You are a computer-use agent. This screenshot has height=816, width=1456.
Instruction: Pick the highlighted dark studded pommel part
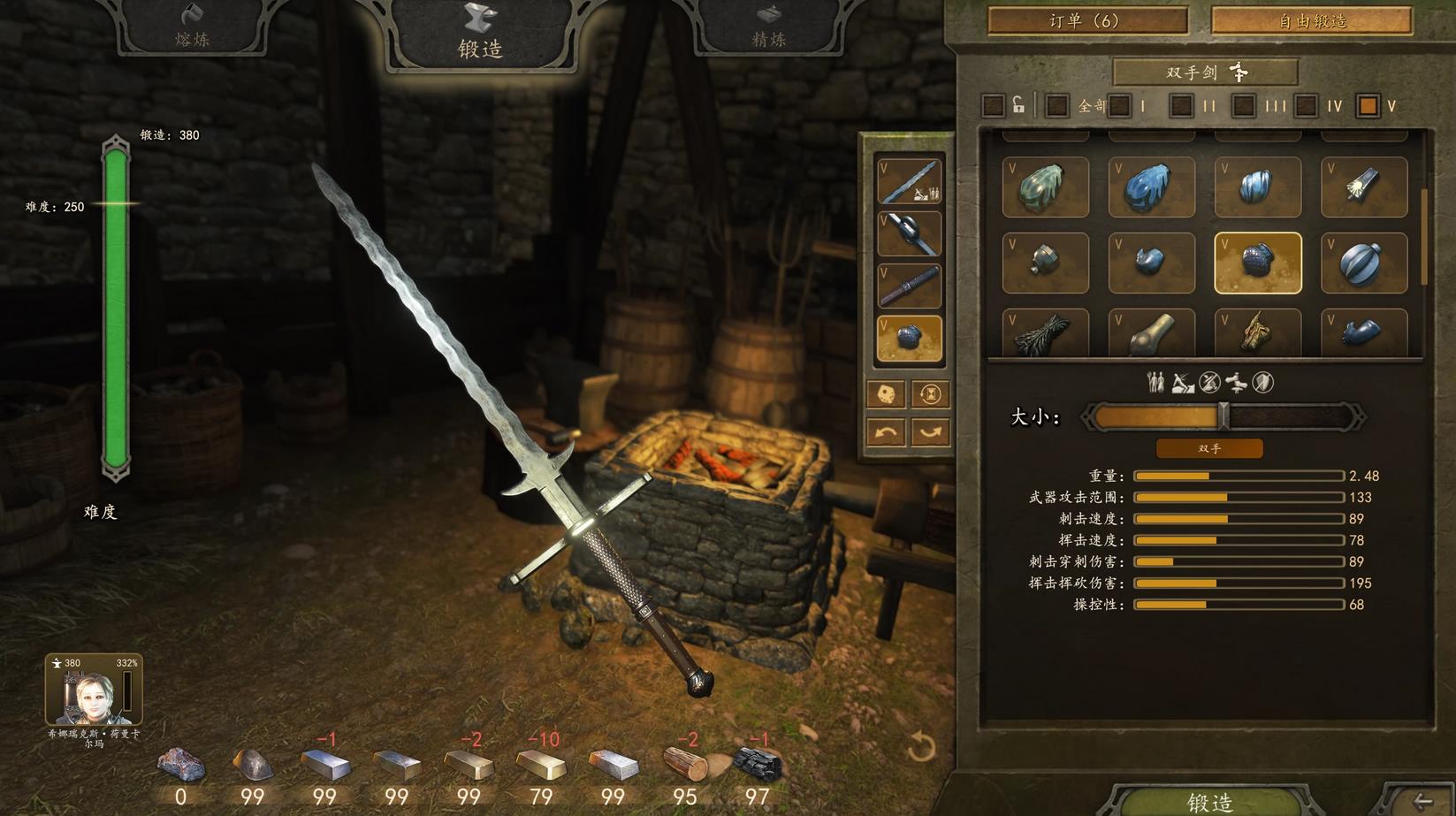pyautogui.click(x=1257, y=263)
